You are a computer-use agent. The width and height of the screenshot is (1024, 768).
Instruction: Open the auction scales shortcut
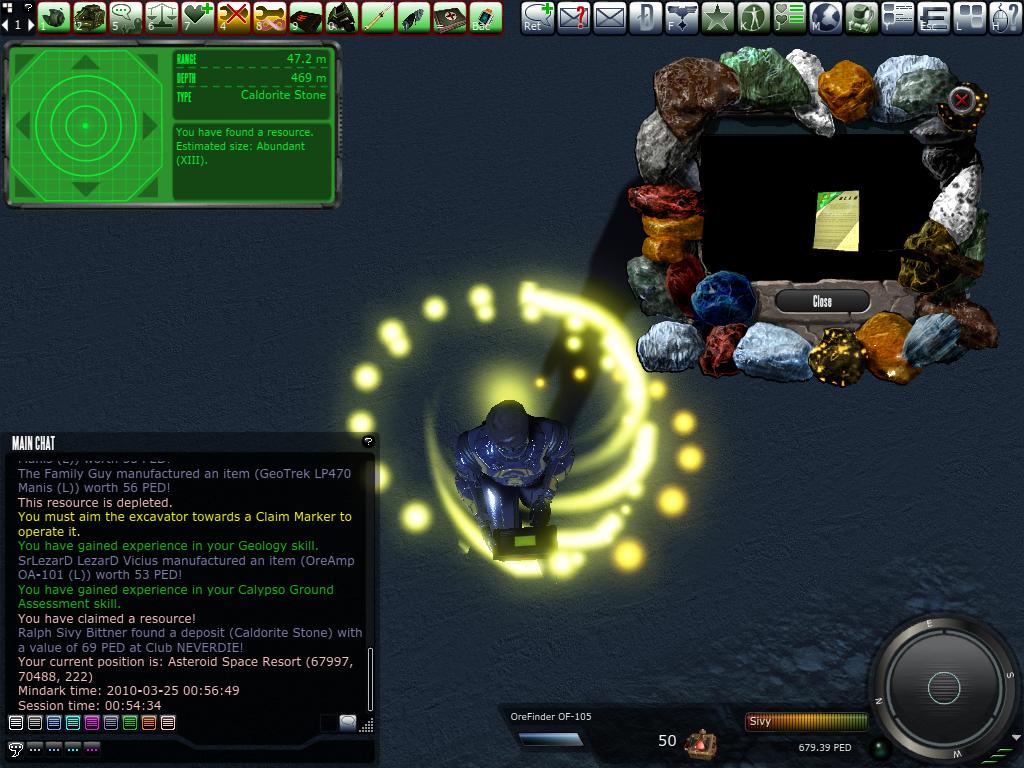[x=162, y=17]
